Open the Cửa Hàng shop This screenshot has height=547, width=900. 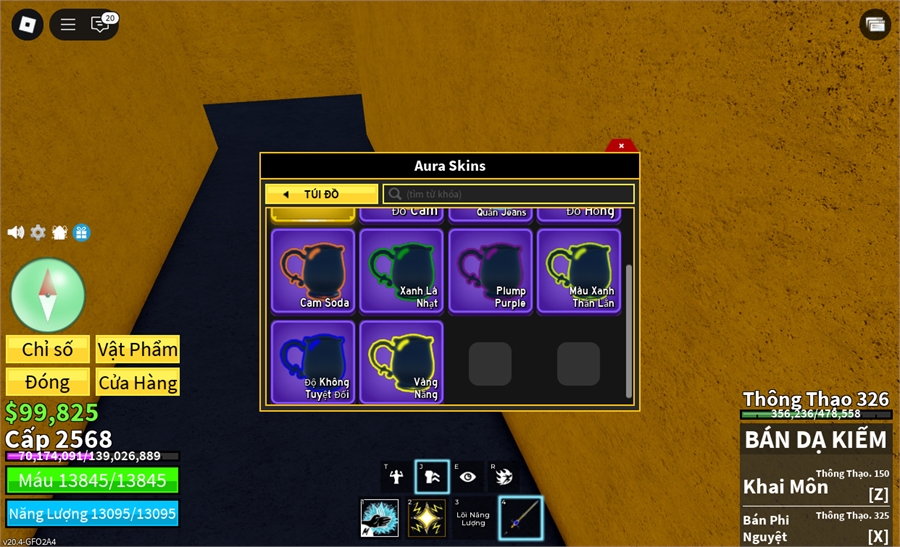coord(138,382)
